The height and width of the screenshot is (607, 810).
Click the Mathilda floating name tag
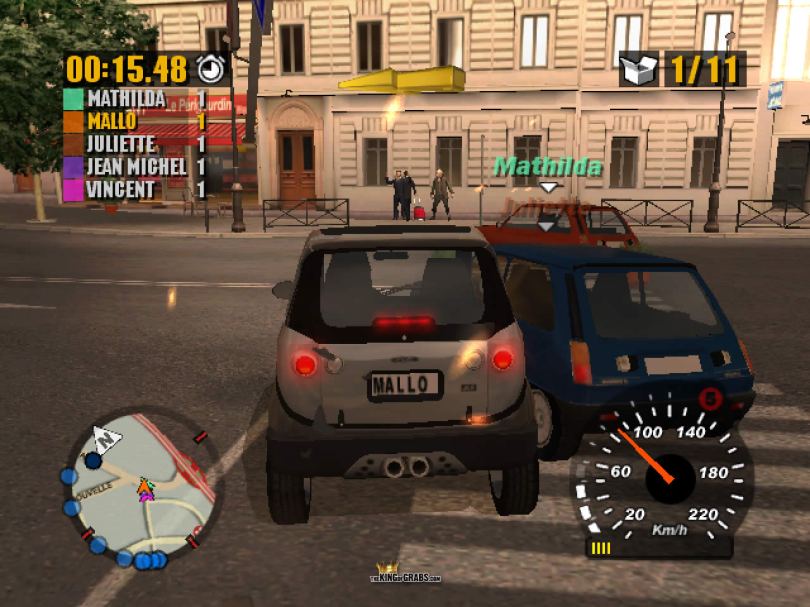[x=548, y=166]
